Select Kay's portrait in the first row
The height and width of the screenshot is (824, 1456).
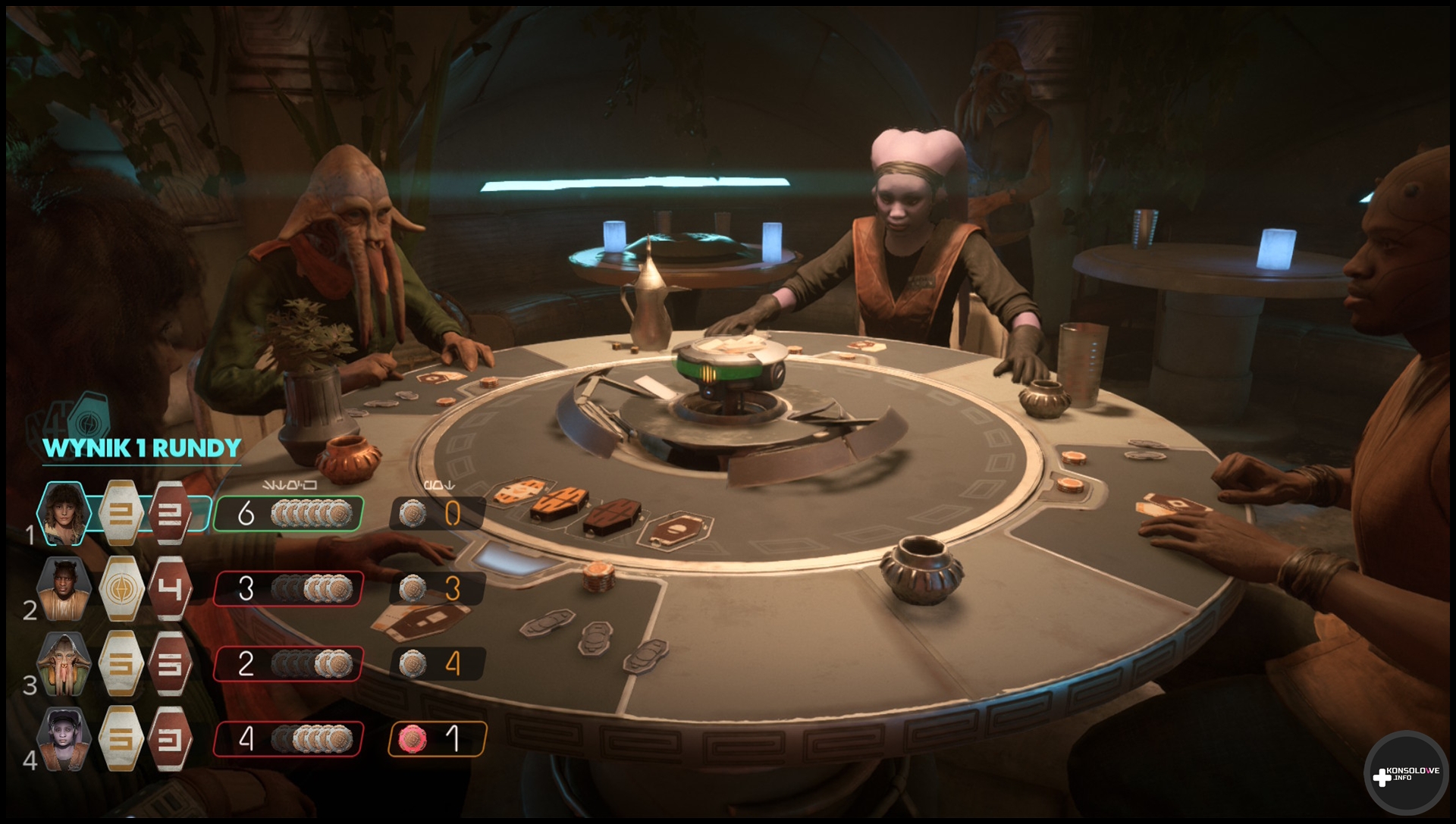tap(64, 513)
